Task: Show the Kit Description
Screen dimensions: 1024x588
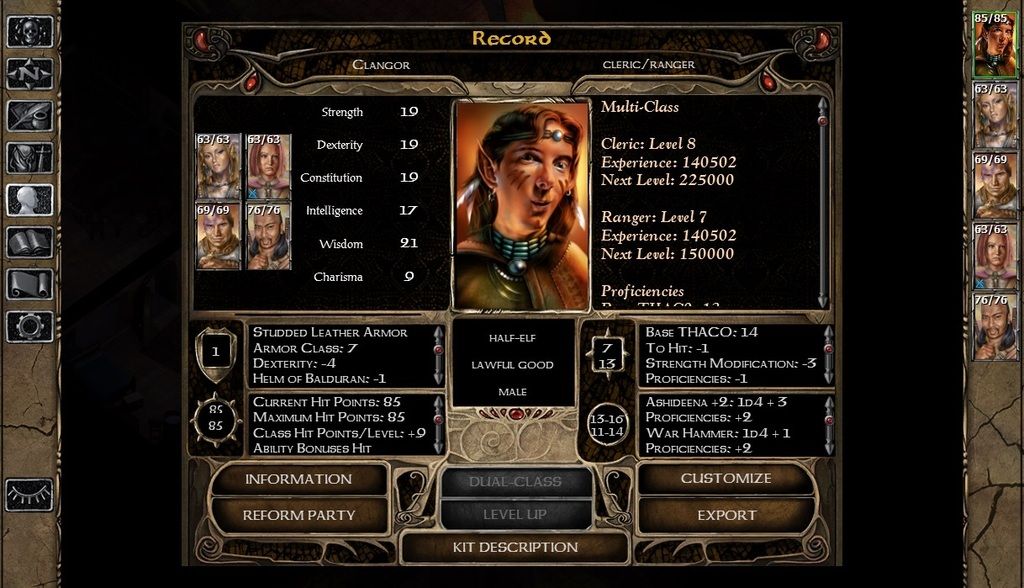Action: (514, 548)
